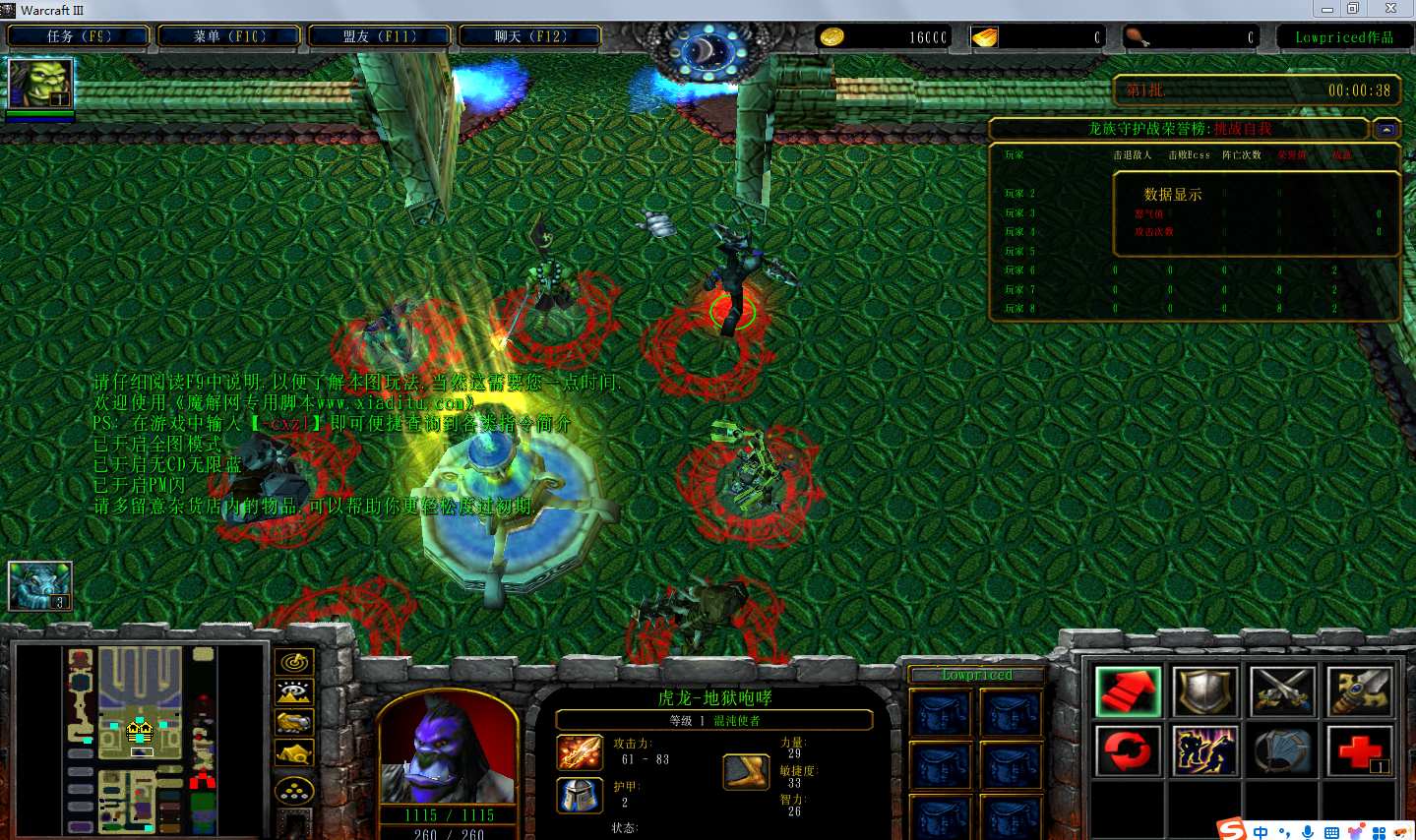Use the purple lightning silhouettes ability
The image size is (1416, 840).
point(1205,752)
